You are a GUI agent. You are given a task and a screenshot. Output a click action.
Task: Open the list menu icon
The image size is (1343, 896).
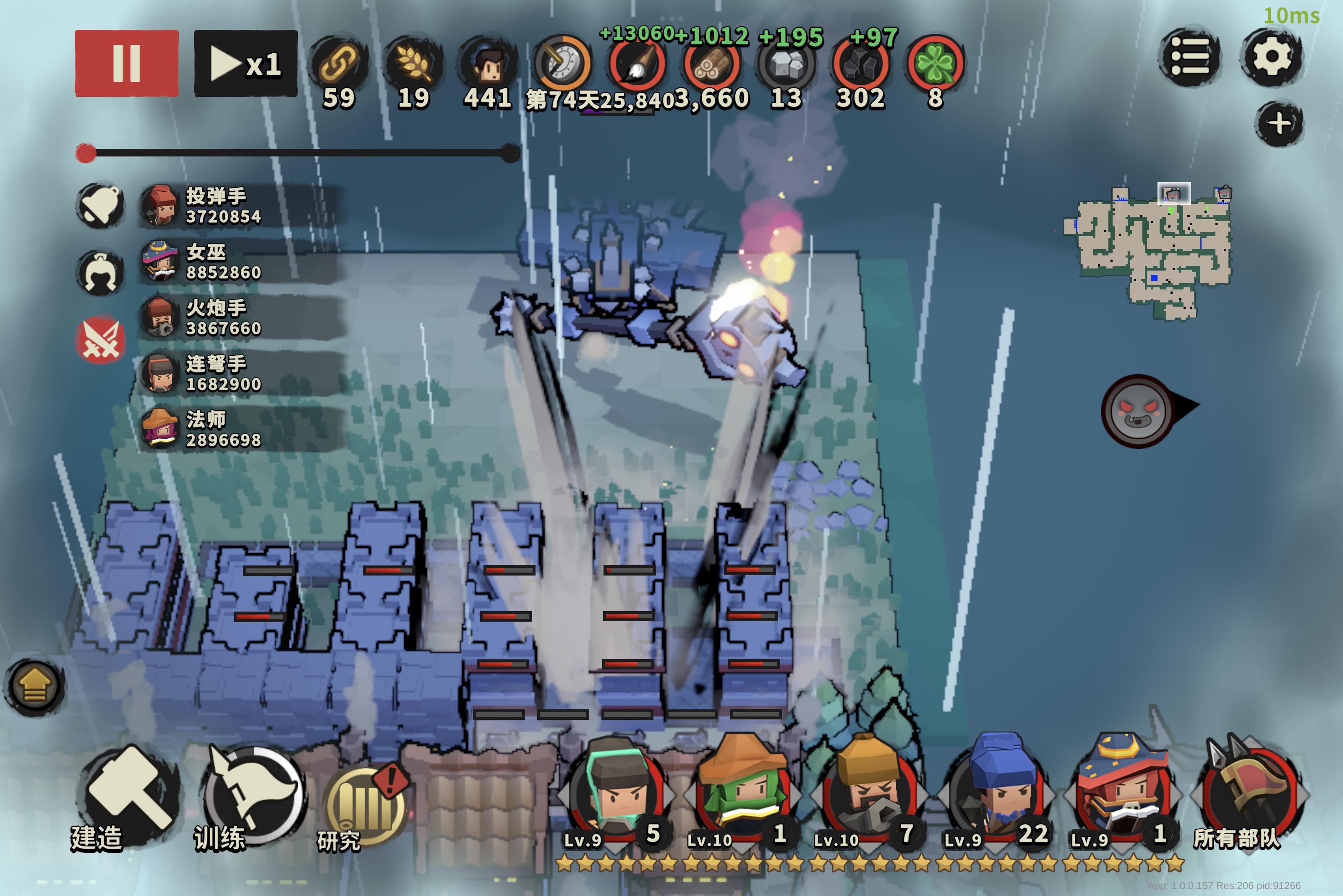(1189, 57)
